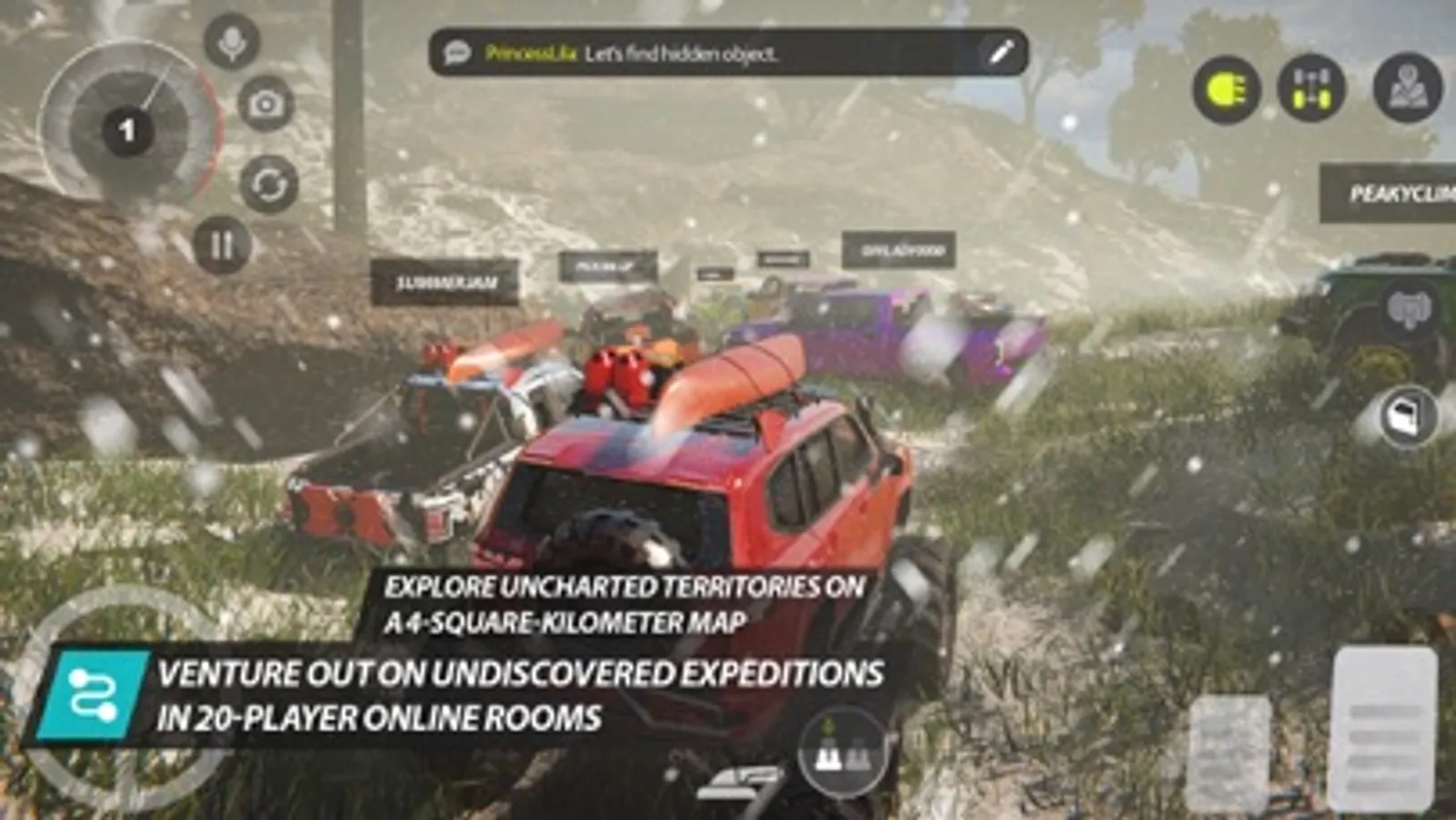This screenshot has height=820, width=1456.
Task: Click the vehicle reset/respawn icon
Action: (266, 184)
